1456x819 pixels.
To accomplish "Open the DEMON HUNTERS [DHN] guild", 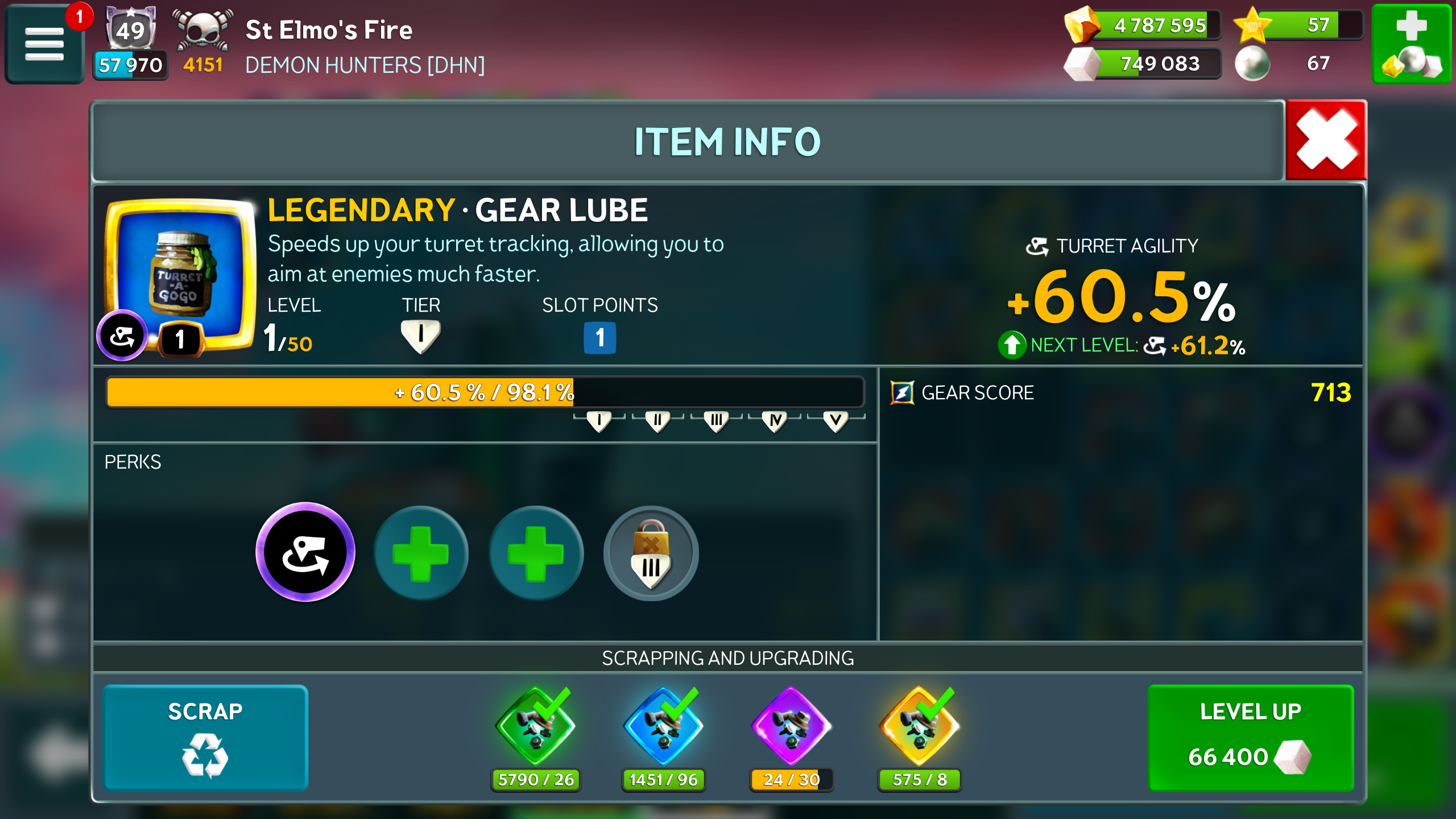I will (x=365, y=65).
